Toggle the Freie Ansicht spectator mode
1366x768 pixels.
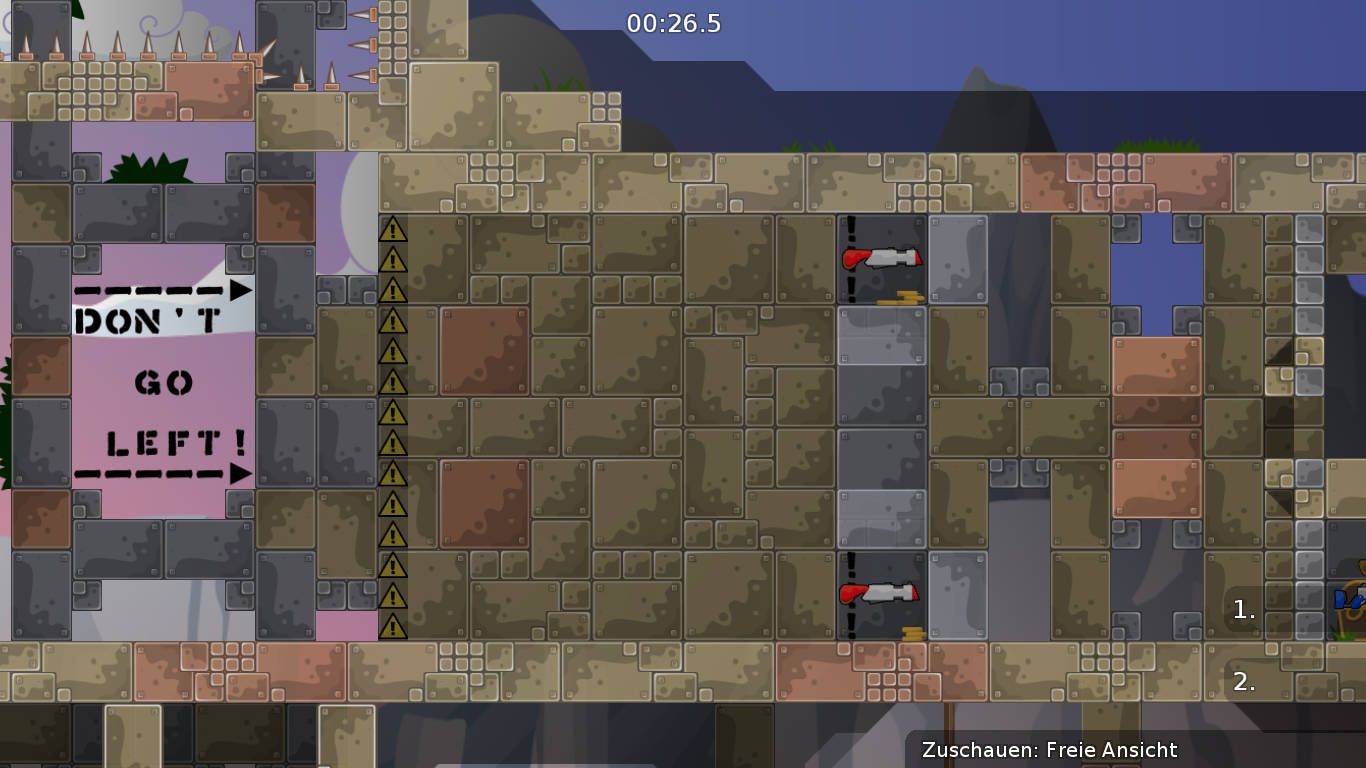[x=1110, y=750]
